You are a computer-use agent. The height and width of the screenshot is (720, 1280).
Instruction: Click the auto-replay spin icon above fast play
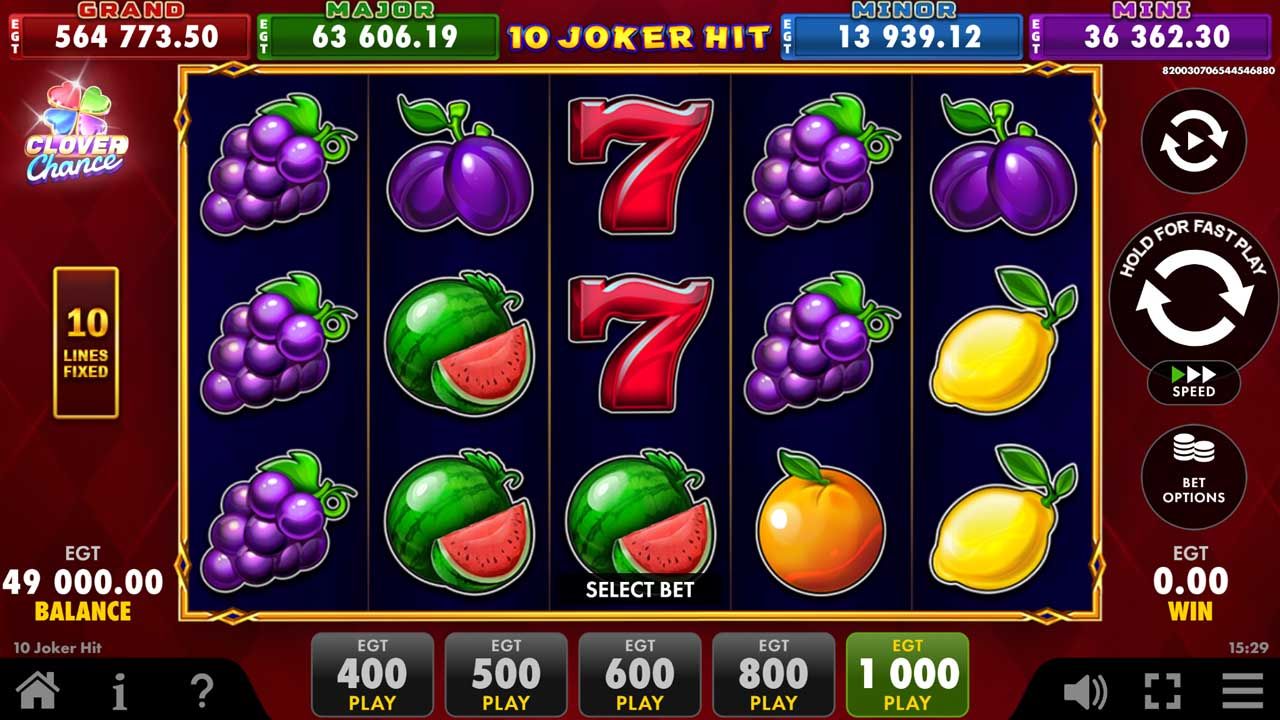(1193, 141)
